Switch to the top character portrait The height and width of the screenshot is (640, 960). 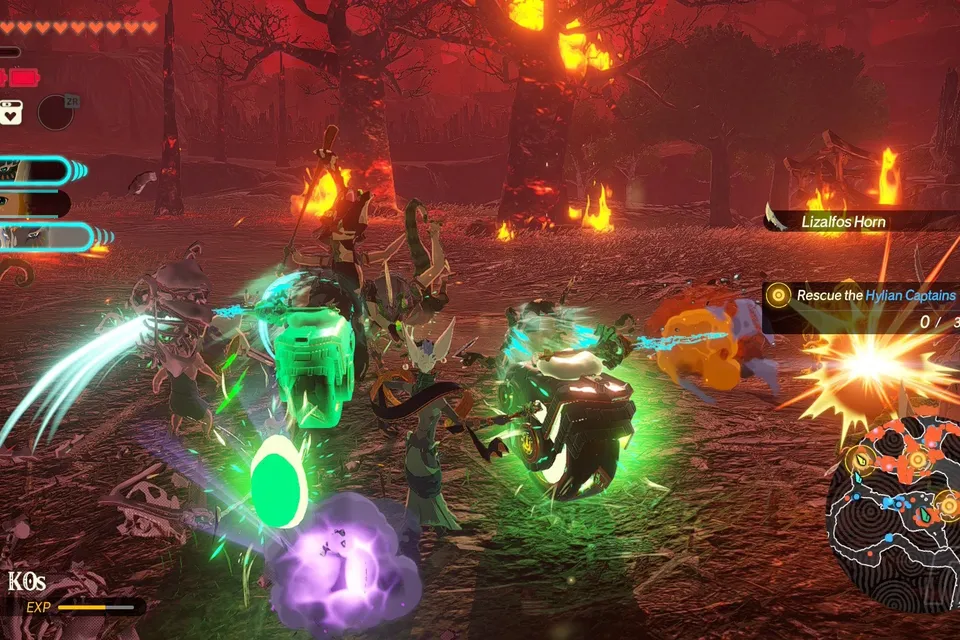pos(35,171)
